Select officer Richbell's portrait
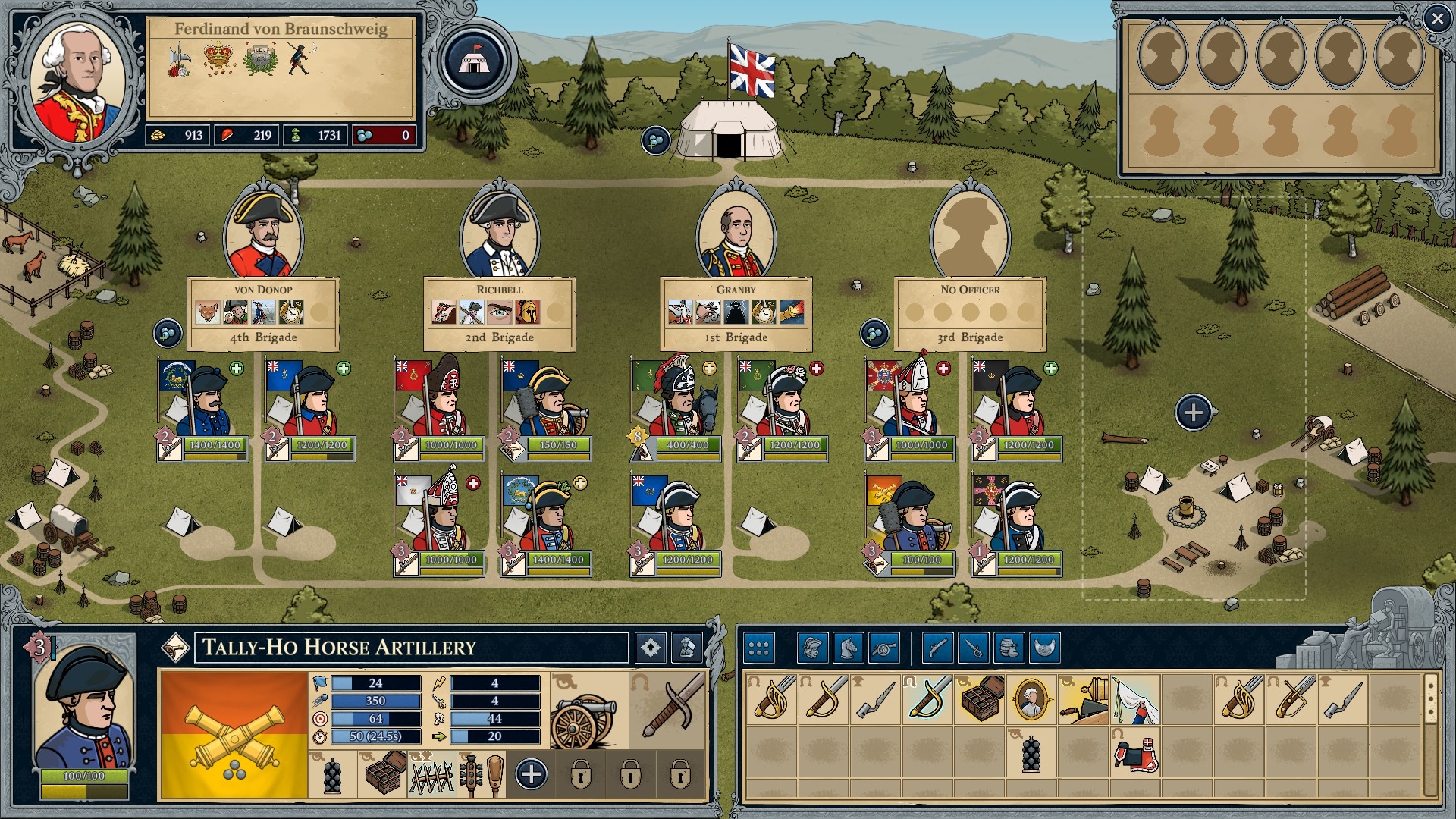Screen dimensions: 1456x819 pos(500,234)
